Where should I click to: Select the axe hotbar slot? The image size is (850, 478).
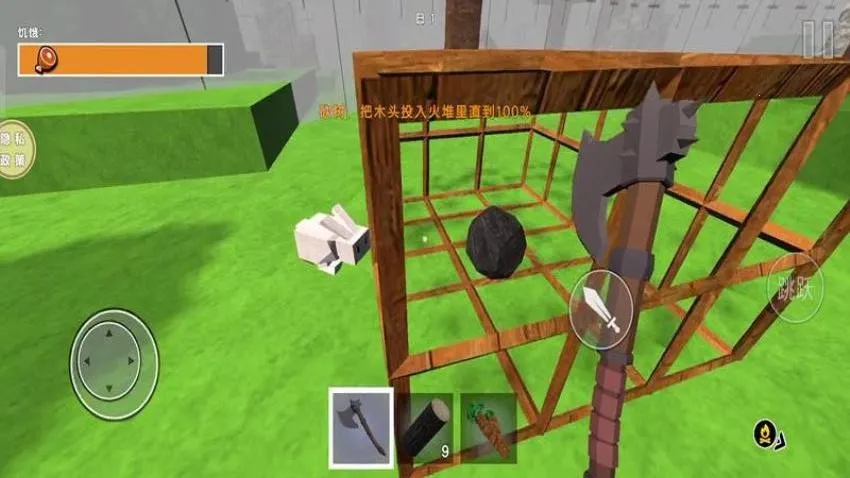tap(361, 428)
